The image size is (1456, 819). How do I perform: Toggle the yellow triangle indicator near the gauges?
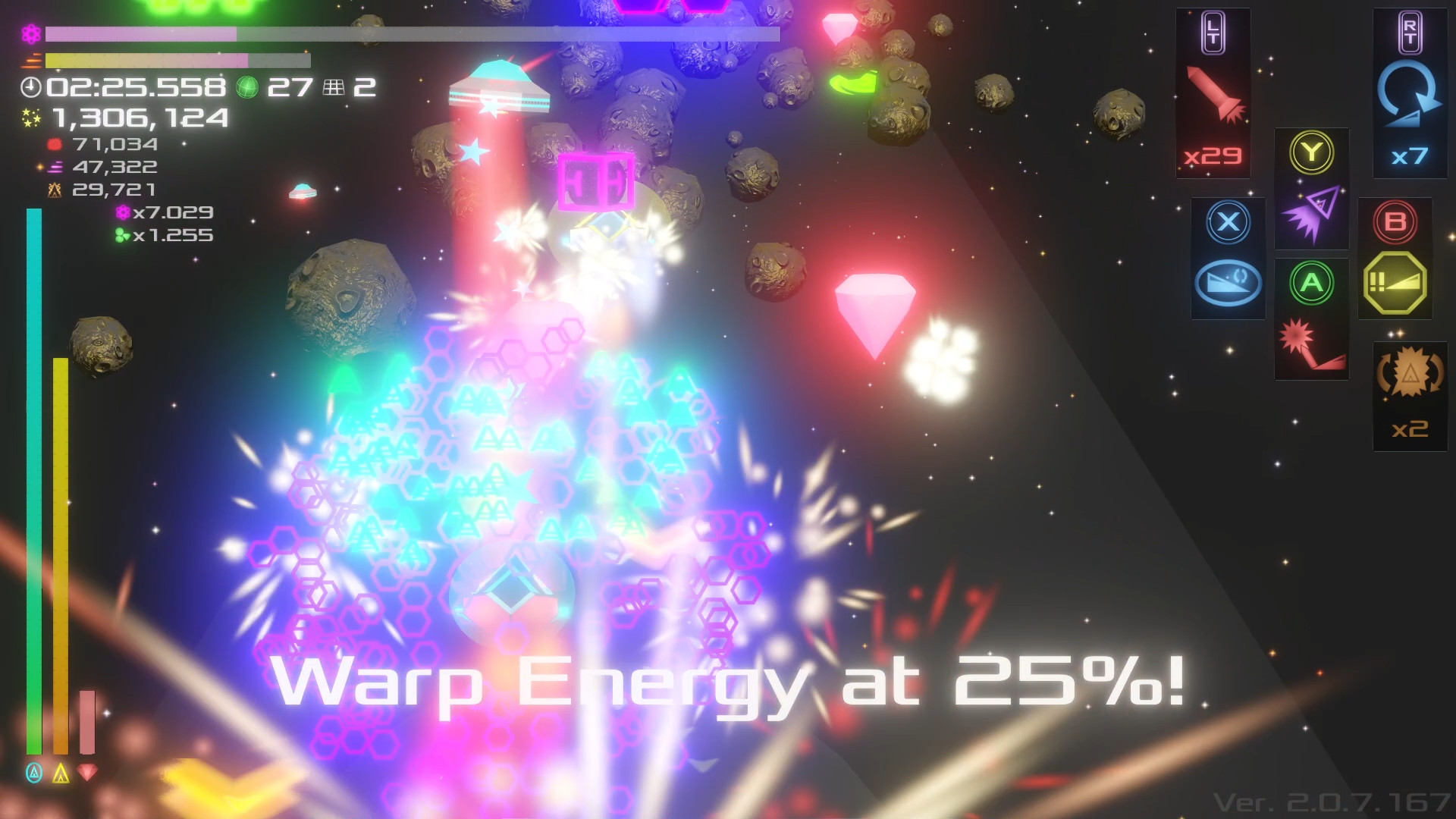coord(60,774)
